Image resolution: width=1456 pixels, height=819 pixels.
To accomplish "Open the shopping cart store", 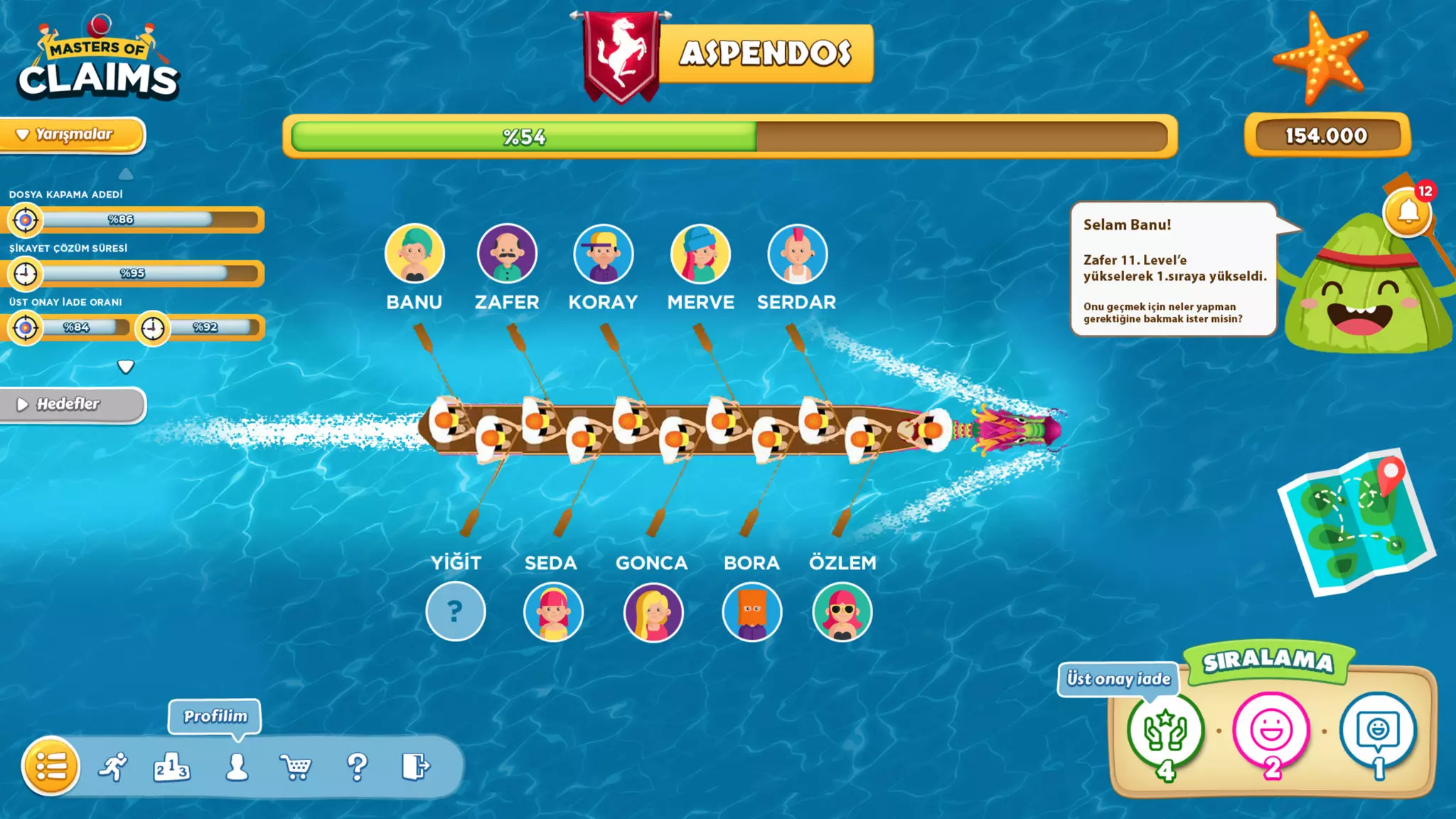I will (296, 767).
